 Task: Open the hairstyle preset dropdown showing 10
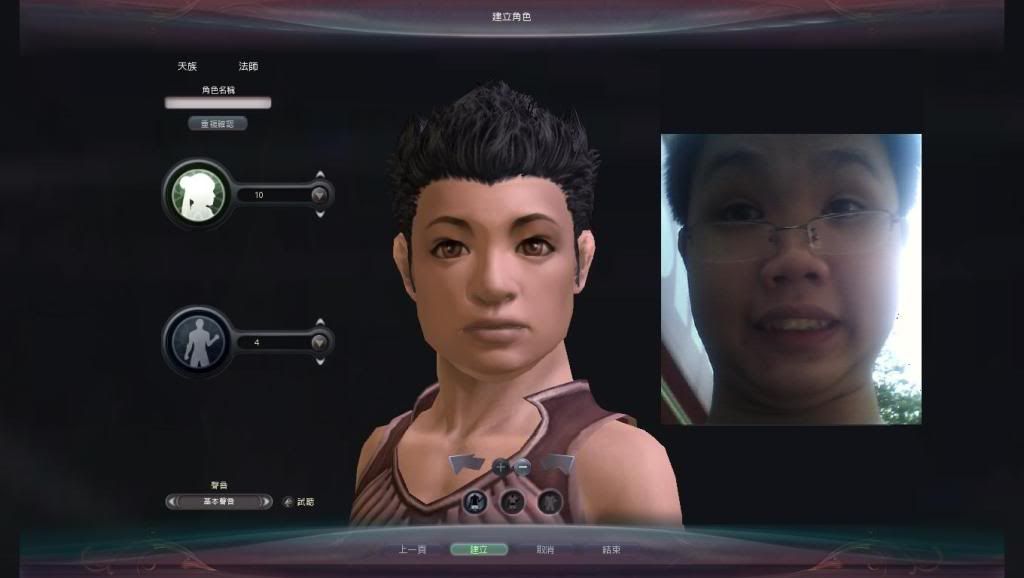(319, 195)
